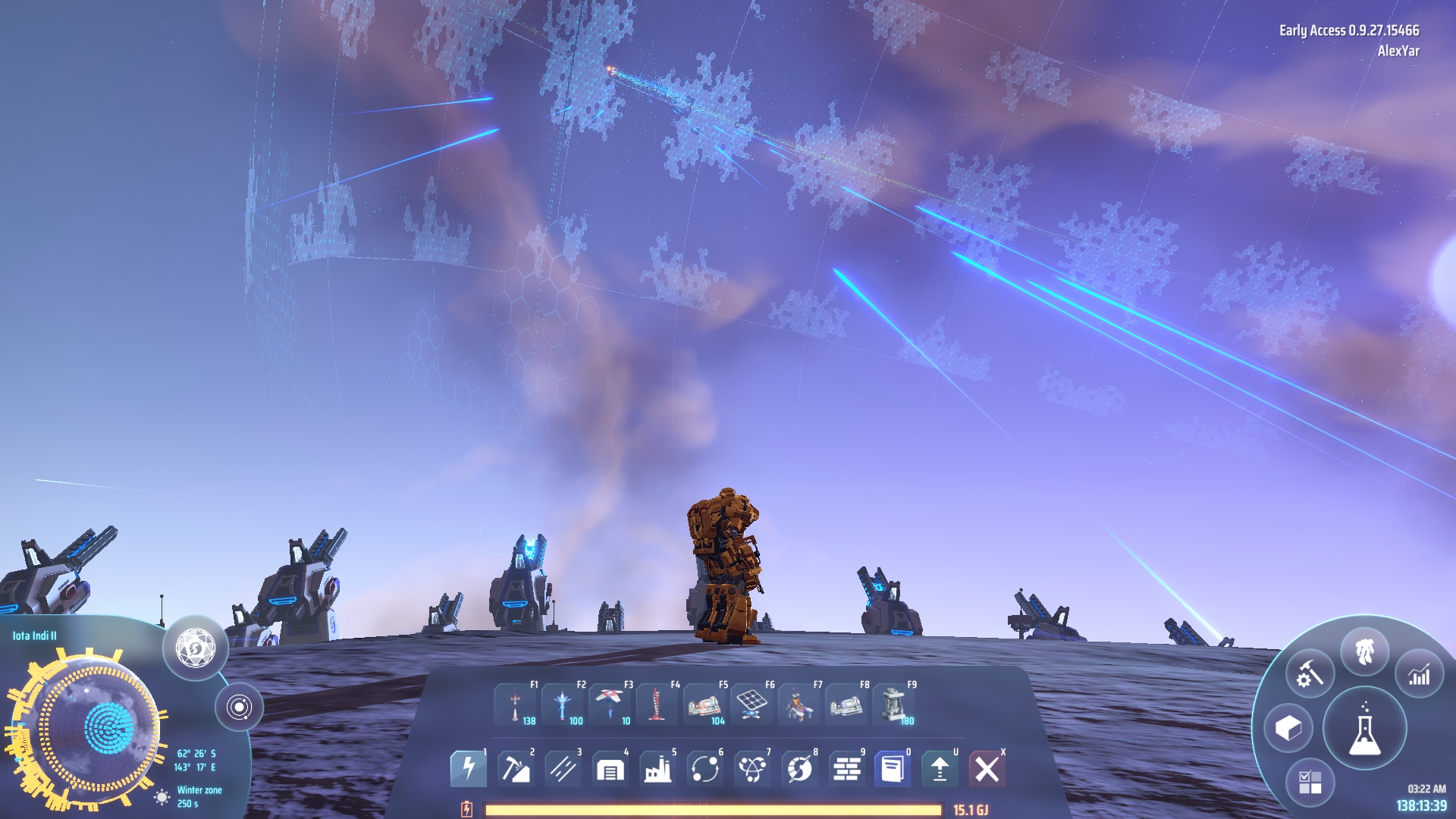Show the production statistics chart
1456x819 pixels.
pos(1419,674)
